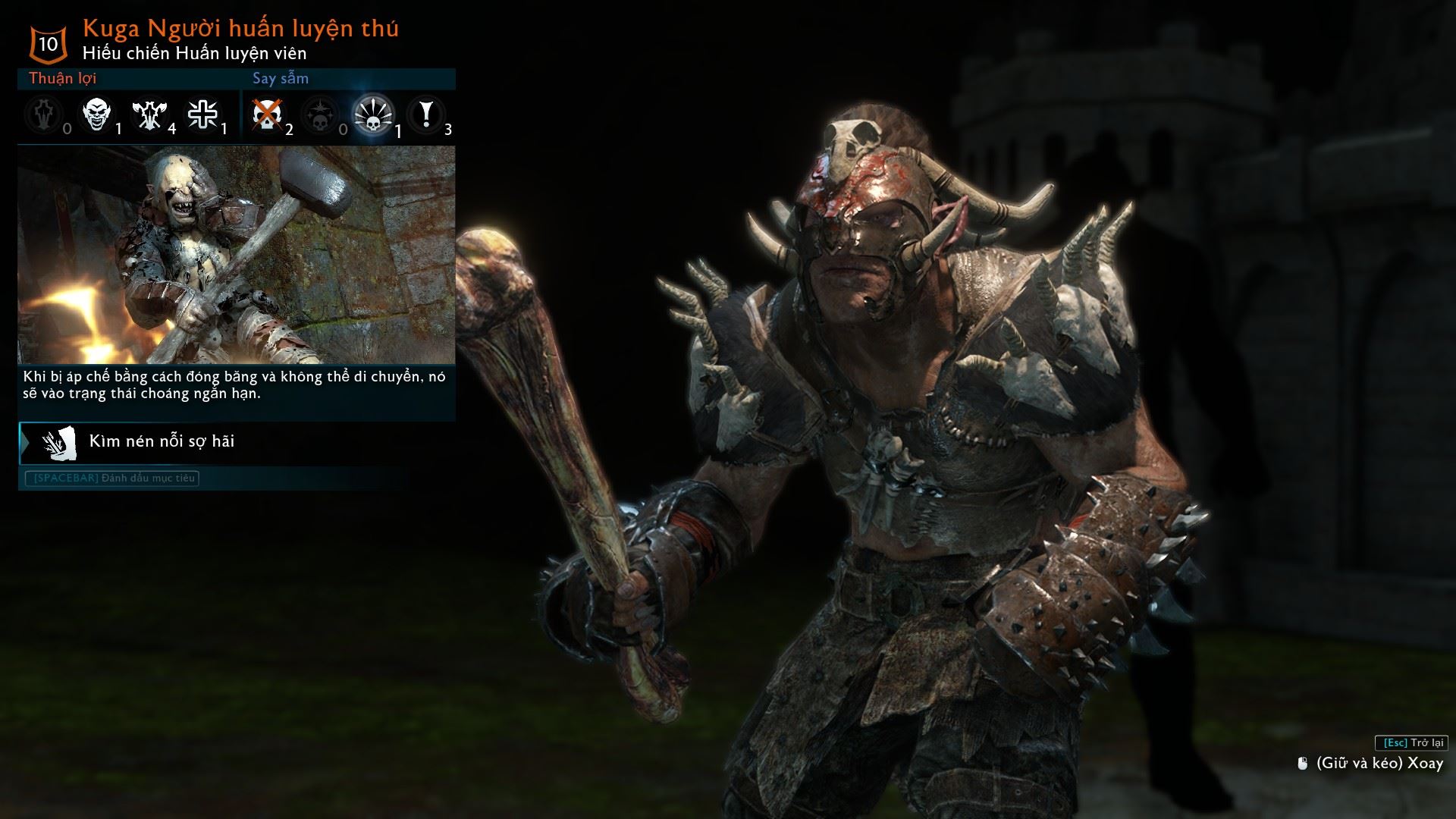Select the crossed axes icon showing count 4
The width and height of the screenshot is (1456, 819).
149,115
